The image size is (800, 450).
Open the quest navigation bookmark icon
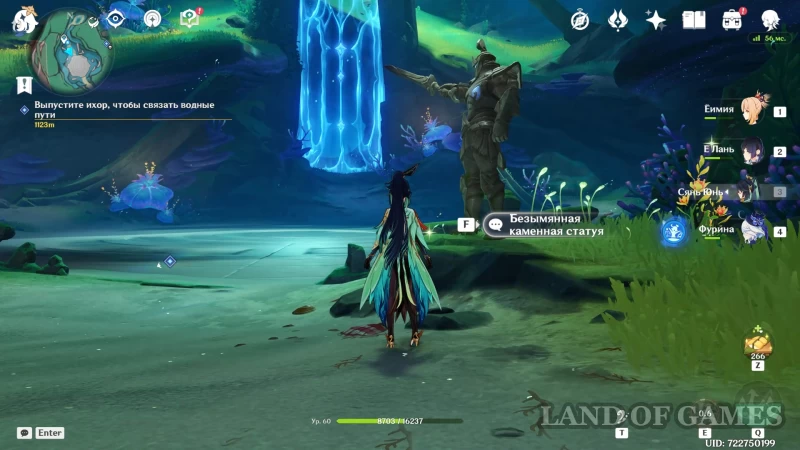click(x=24, y=86)
